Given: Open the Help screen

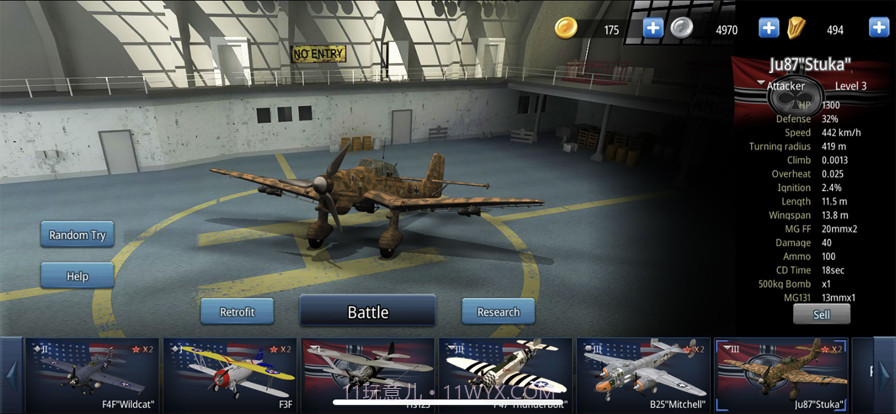Looking at the screenshot, I should [x=77, y=275].
